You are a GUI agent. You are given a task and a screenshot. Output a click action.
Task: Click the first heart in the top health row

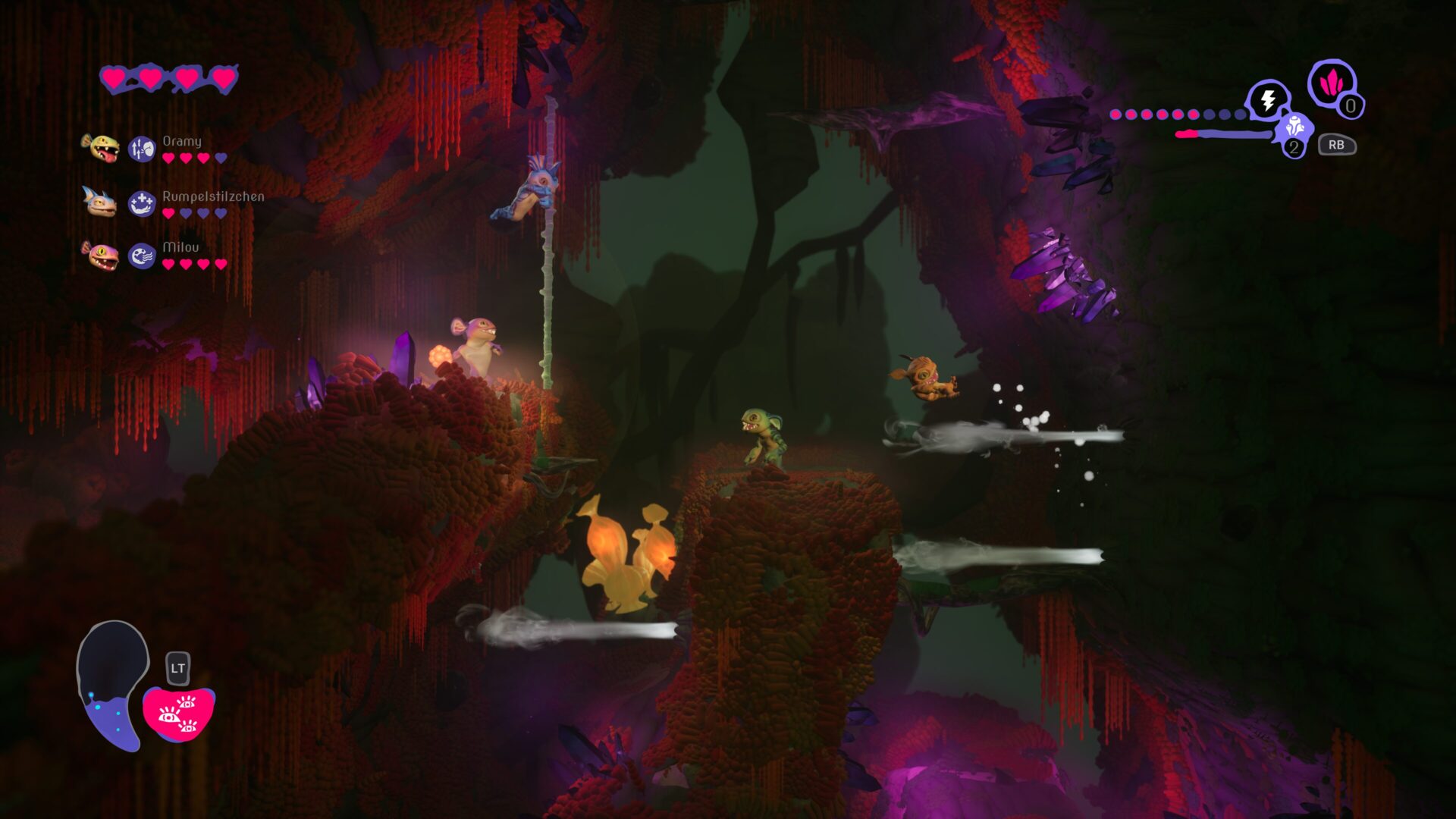point(115,77)
